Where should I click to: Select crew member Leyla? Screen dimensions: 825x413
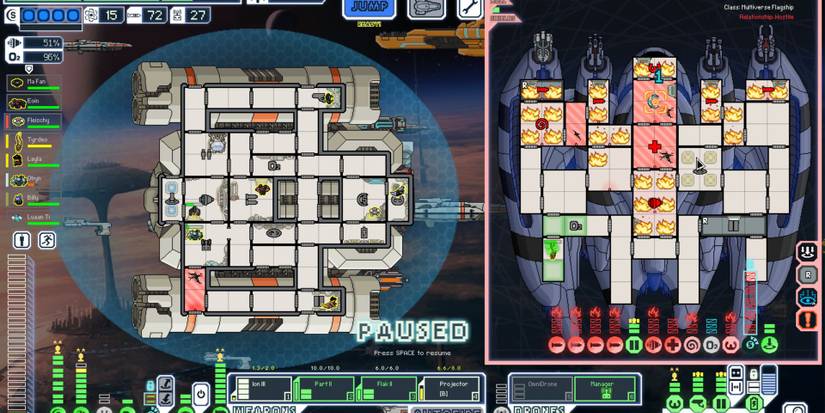tap(32, 159)
